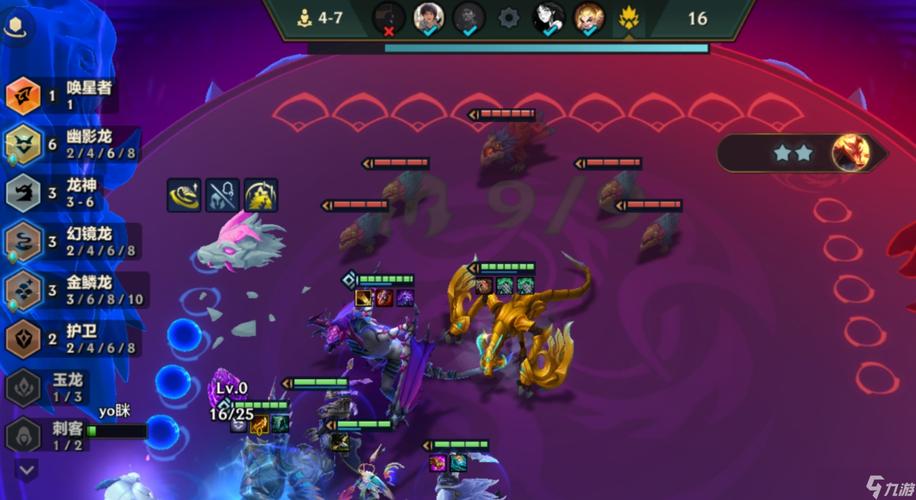
Task: Inspect the golden ring item icon
Action: coord(183,195)
